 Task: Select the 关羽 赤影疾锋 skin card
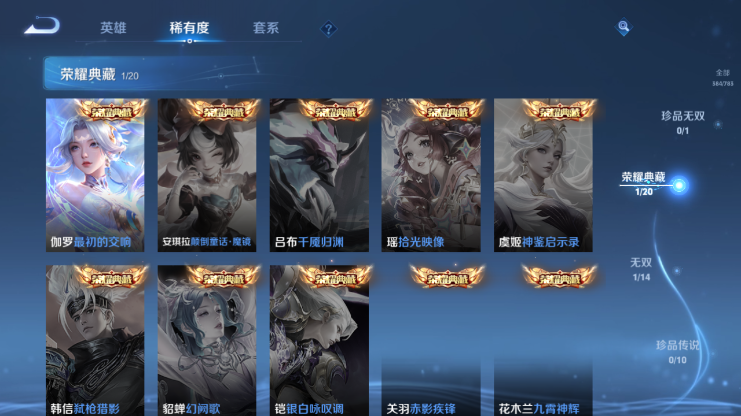click(431, 342)
